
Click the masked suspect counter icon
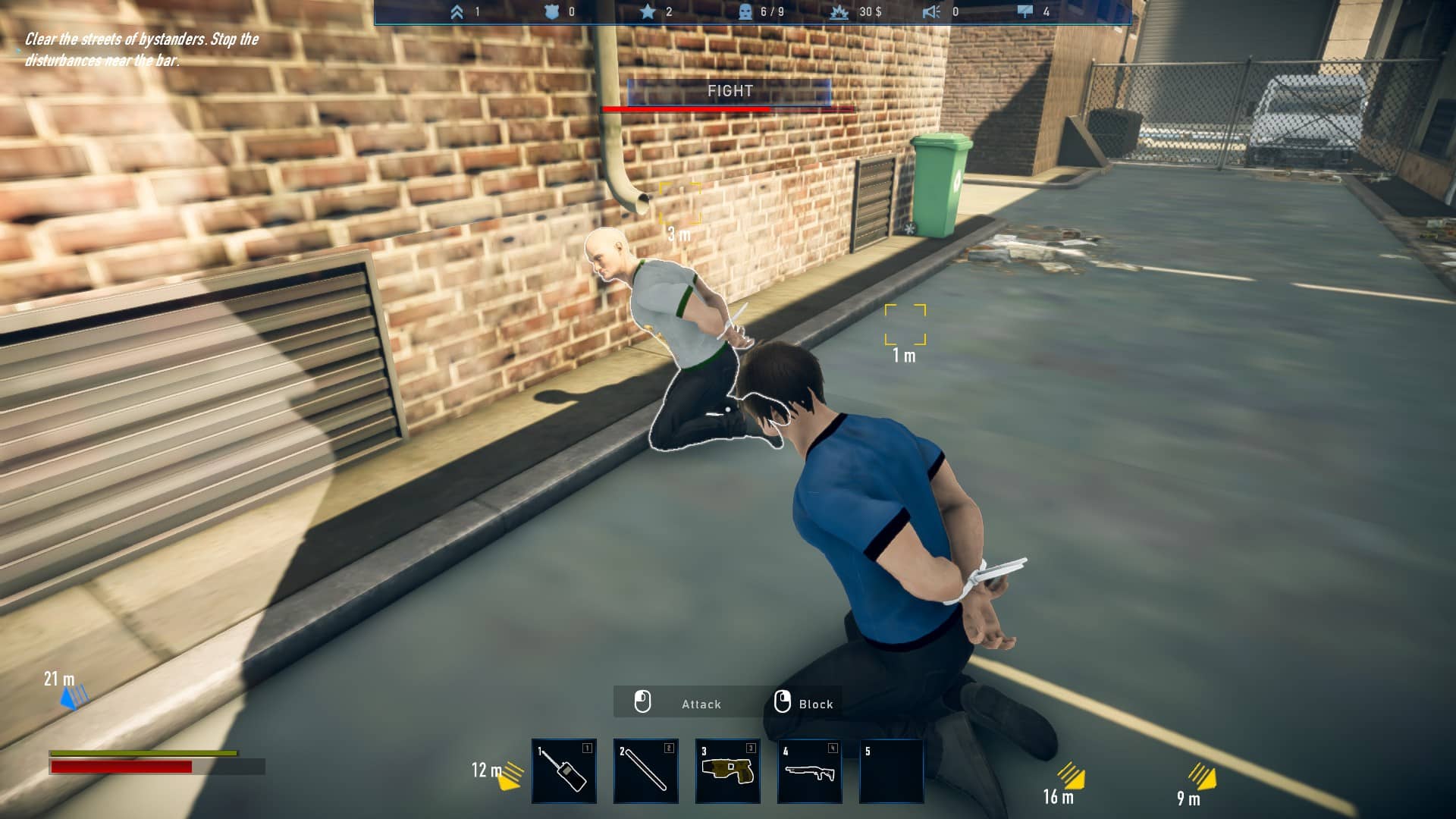(746, 12)
